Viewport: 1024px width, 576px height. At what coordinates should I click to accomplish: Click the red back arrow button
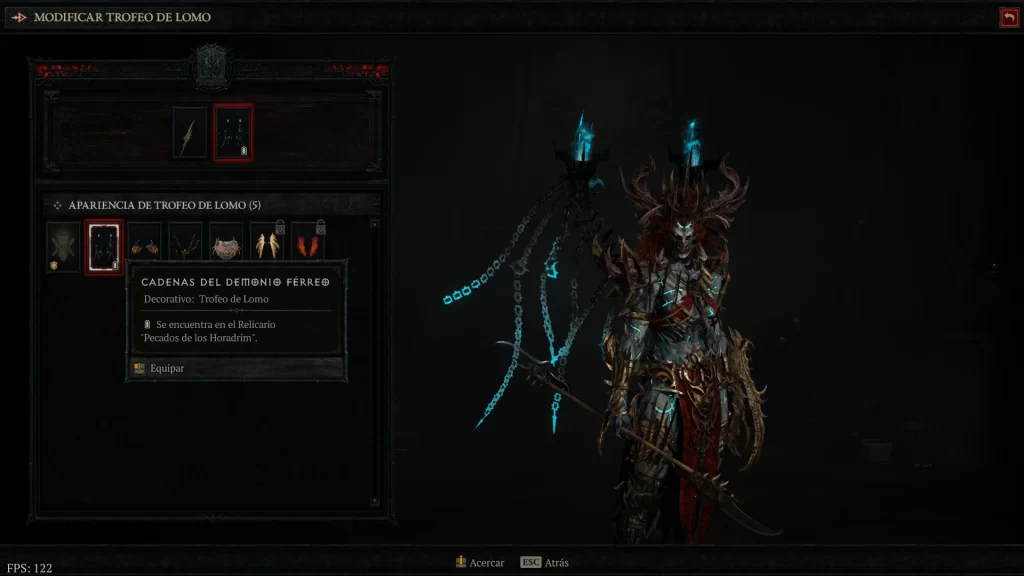click(x=1008, y=17)
